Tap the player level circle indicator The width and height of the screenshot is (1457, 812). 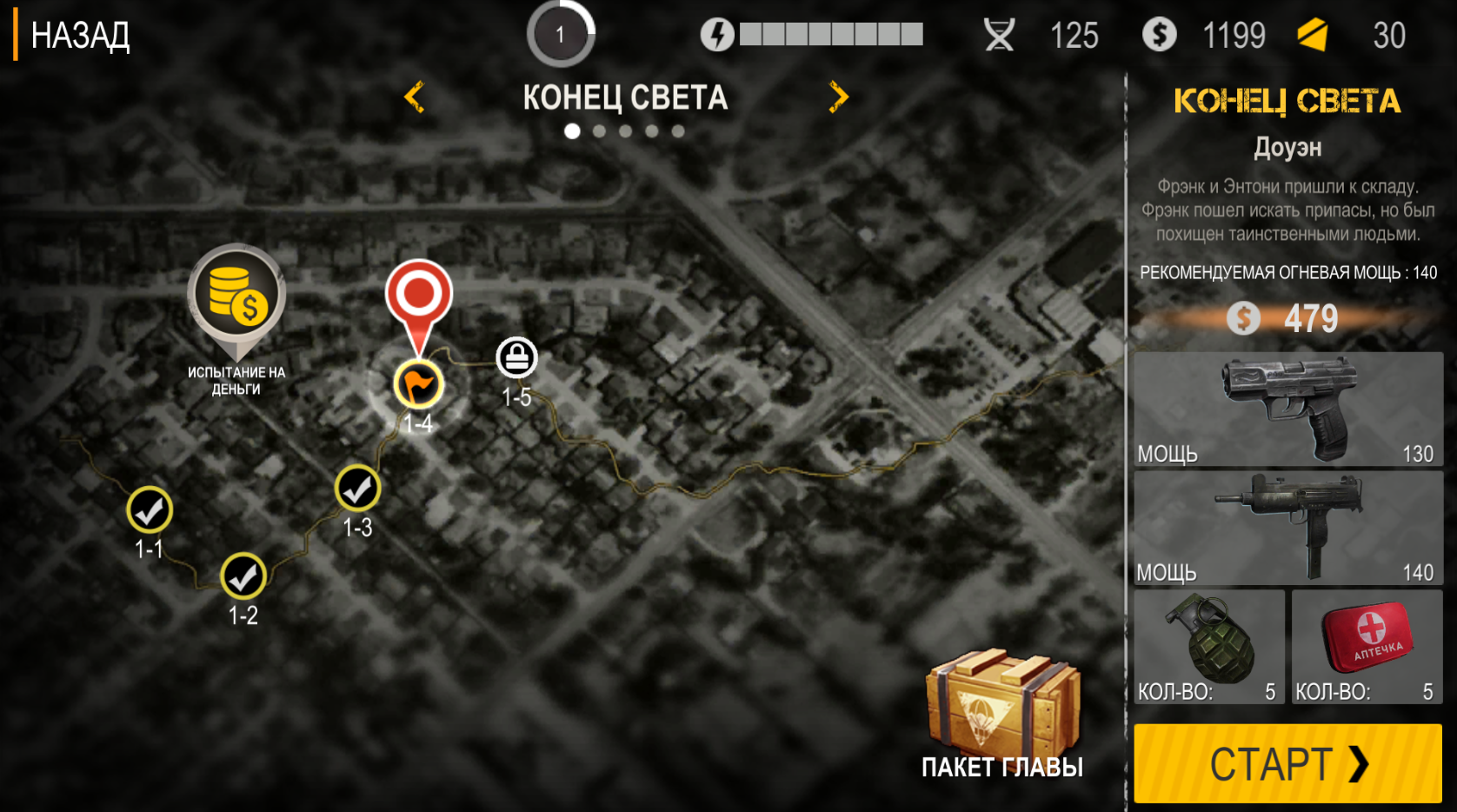pyautogui.click(x=561, y=36)
